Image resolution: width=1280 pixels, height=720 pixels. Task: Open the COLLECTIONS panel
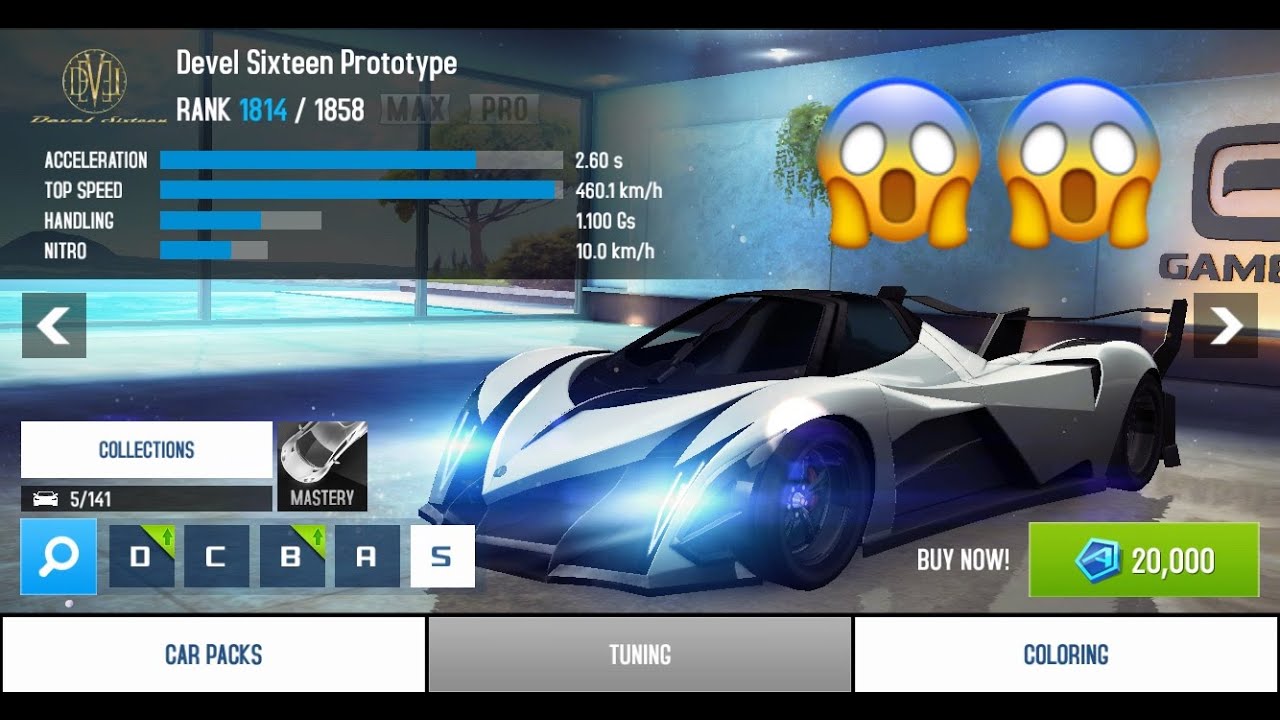click(x=146, y=450)
